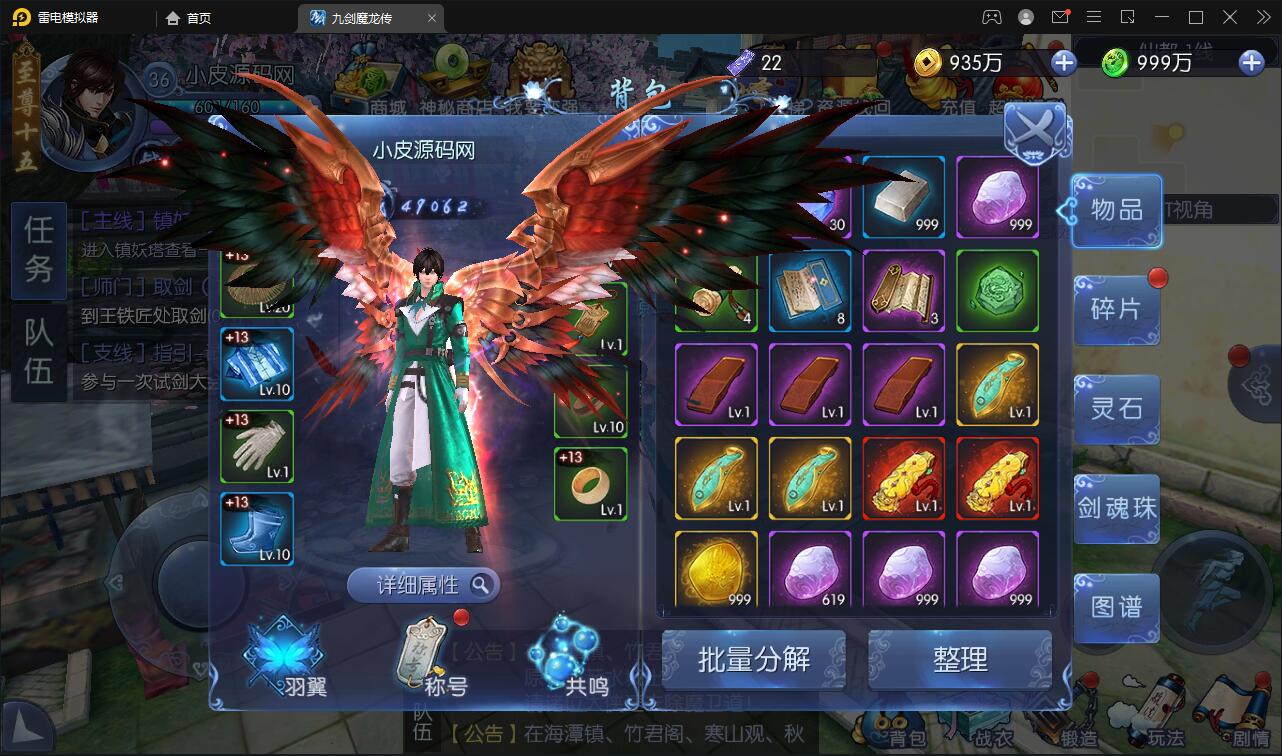The height and width of the screenshot is (756, 1282).
Task: Click the 整理 sort inventory button
Action: (x=960, y=659)
